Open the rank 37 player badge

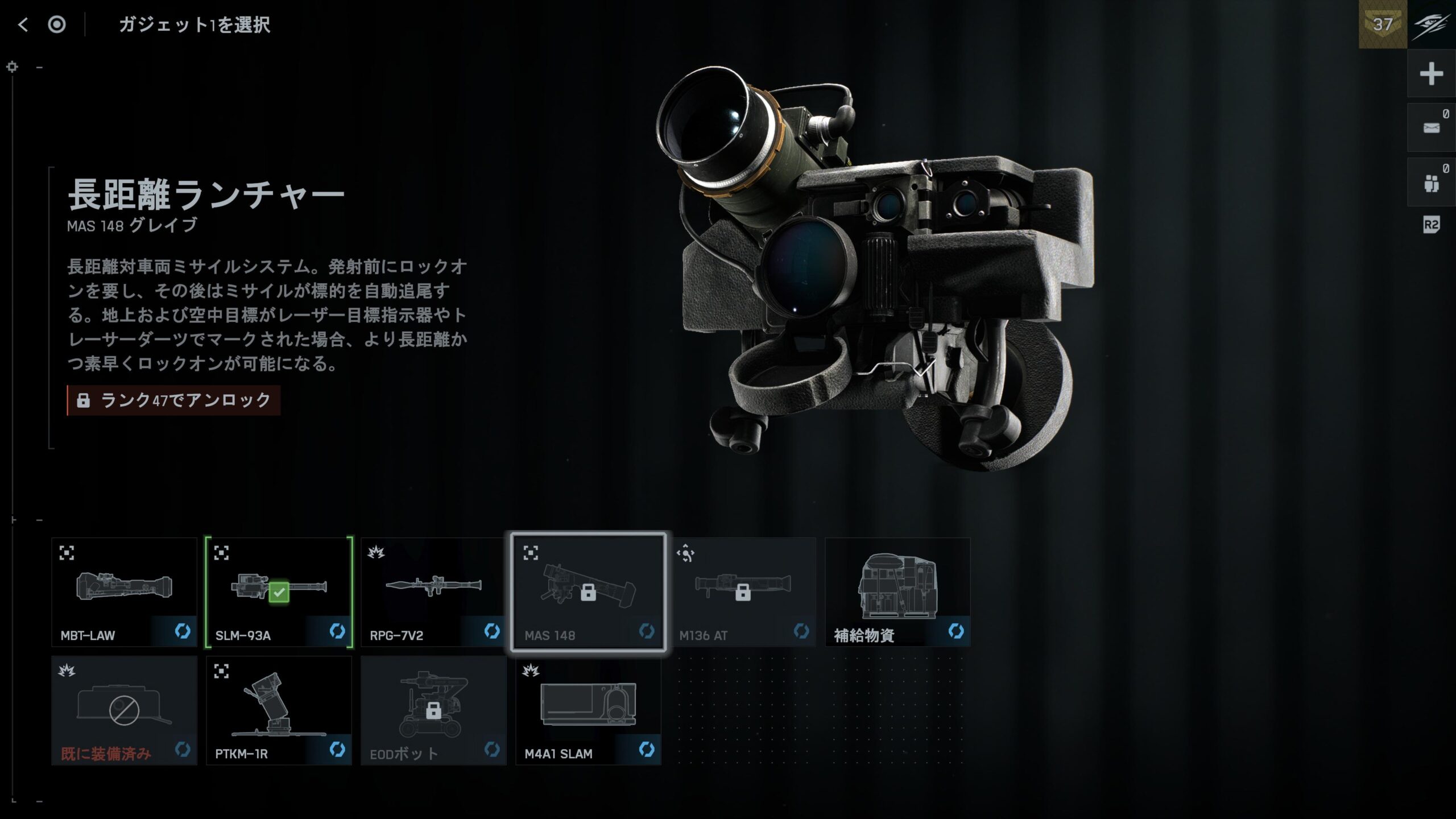(x=1383, y=24)
